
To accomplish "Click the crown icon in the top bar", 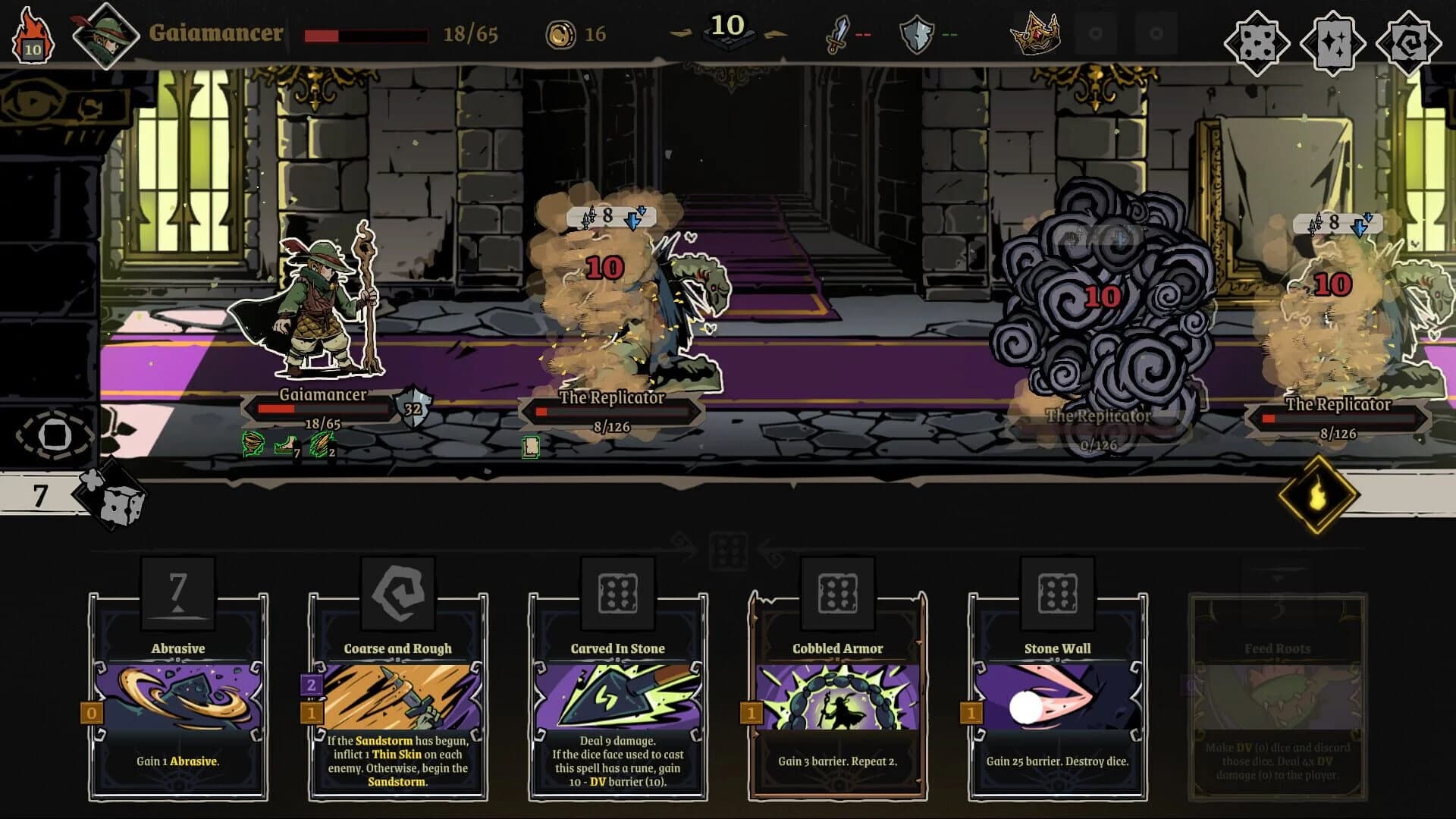I will (x=1035, y=33).
